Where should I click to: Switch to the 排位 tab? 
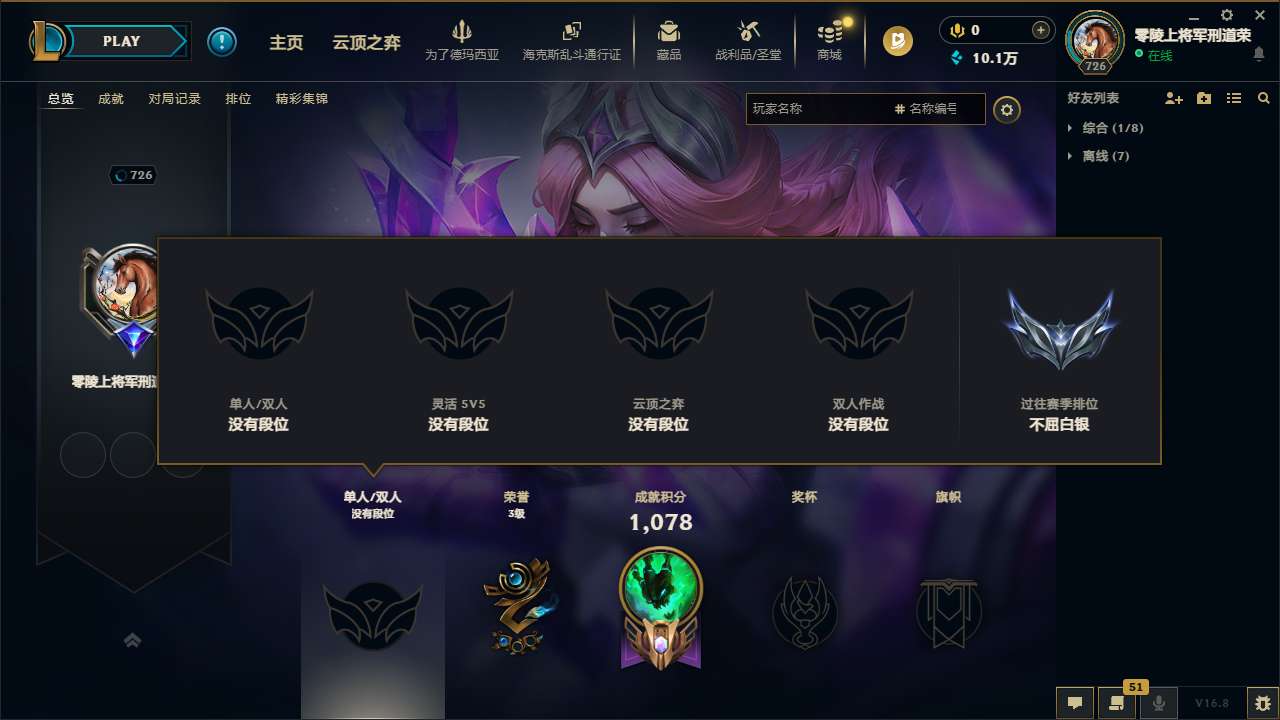tap(238, 99)
